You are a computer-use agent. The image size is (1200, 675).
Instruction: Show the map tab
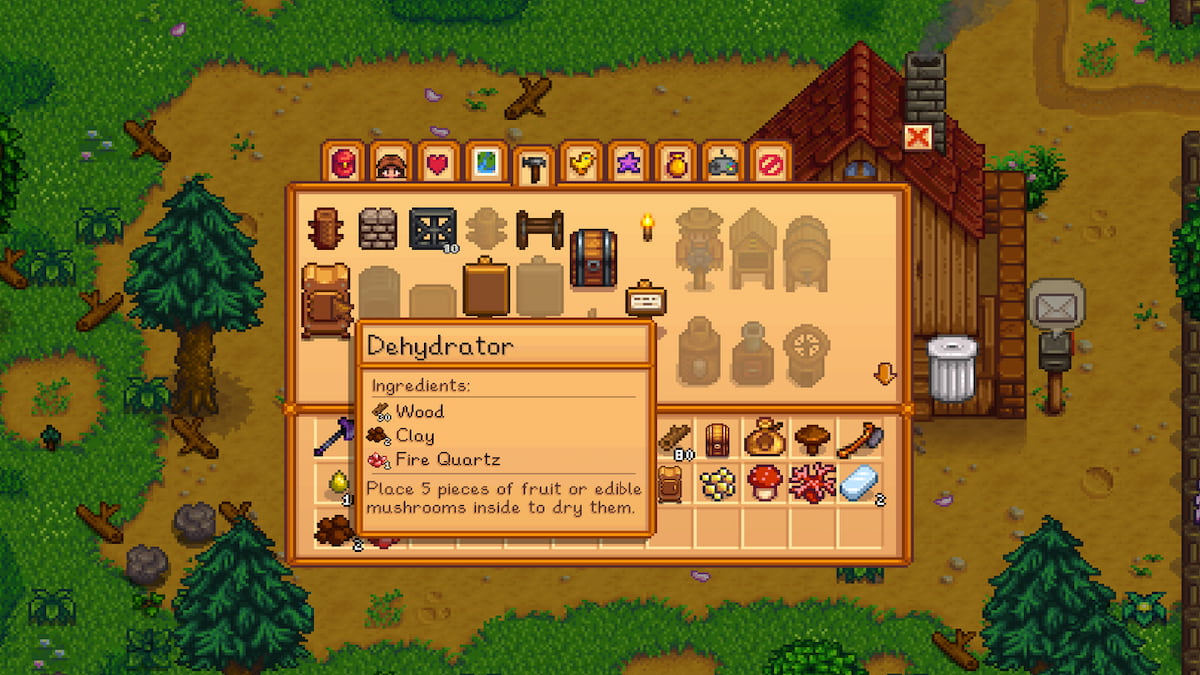(485, 163)
